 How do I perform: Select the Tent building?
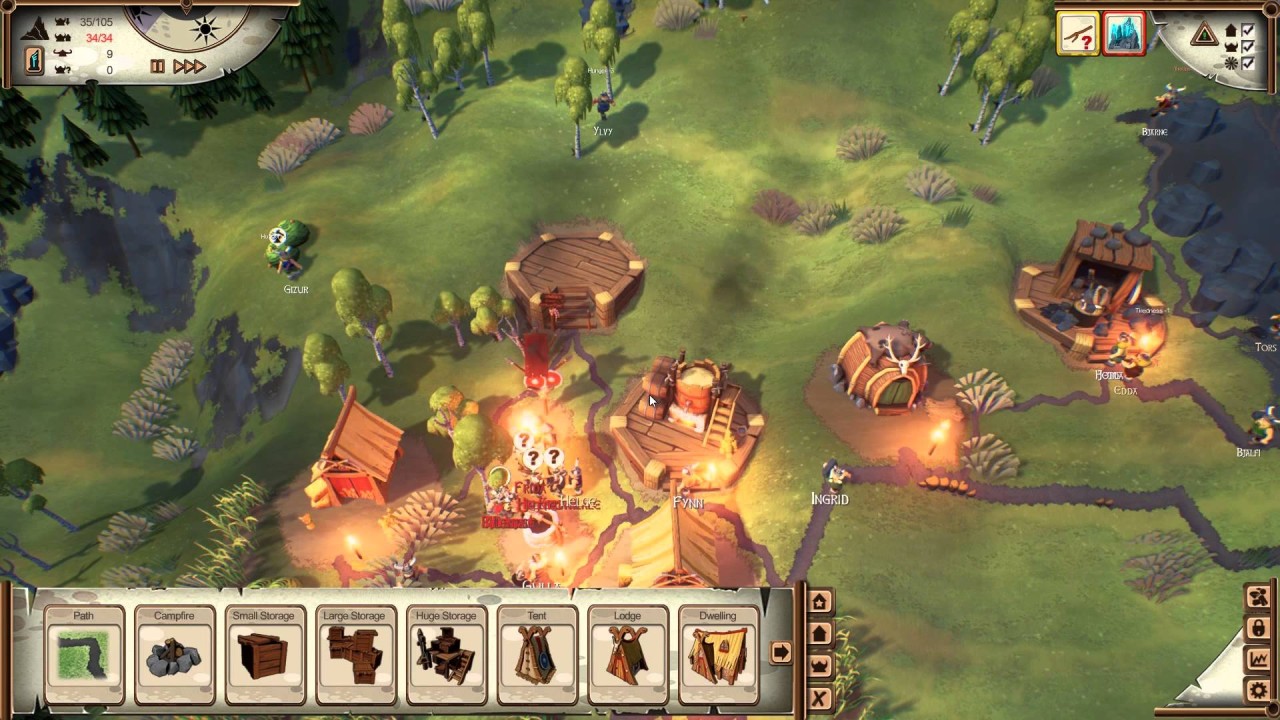click(x=537, y=655)
